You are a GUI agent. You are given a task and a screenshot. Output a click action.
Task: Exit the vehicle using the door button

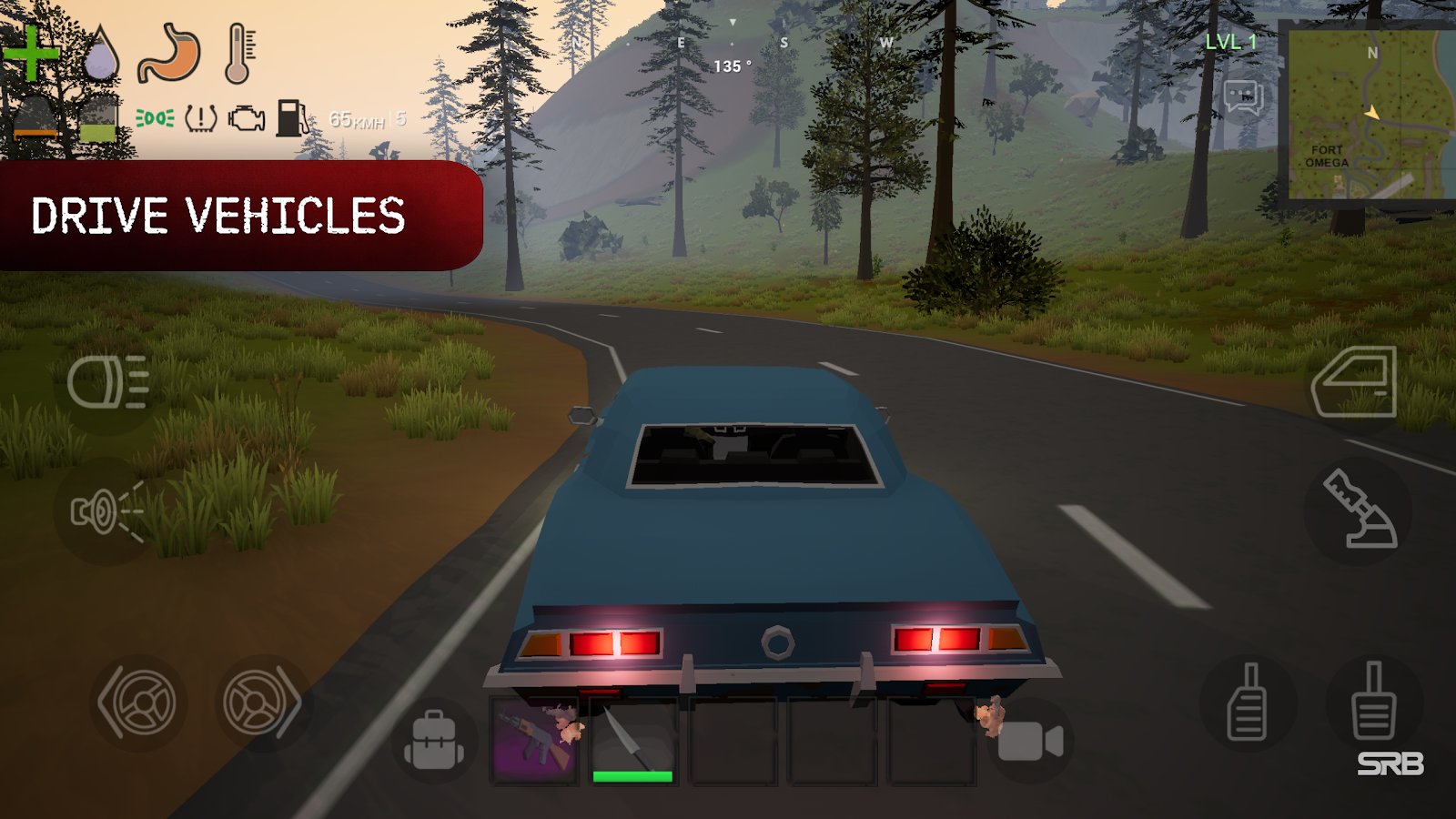(x=1354, y=382)
